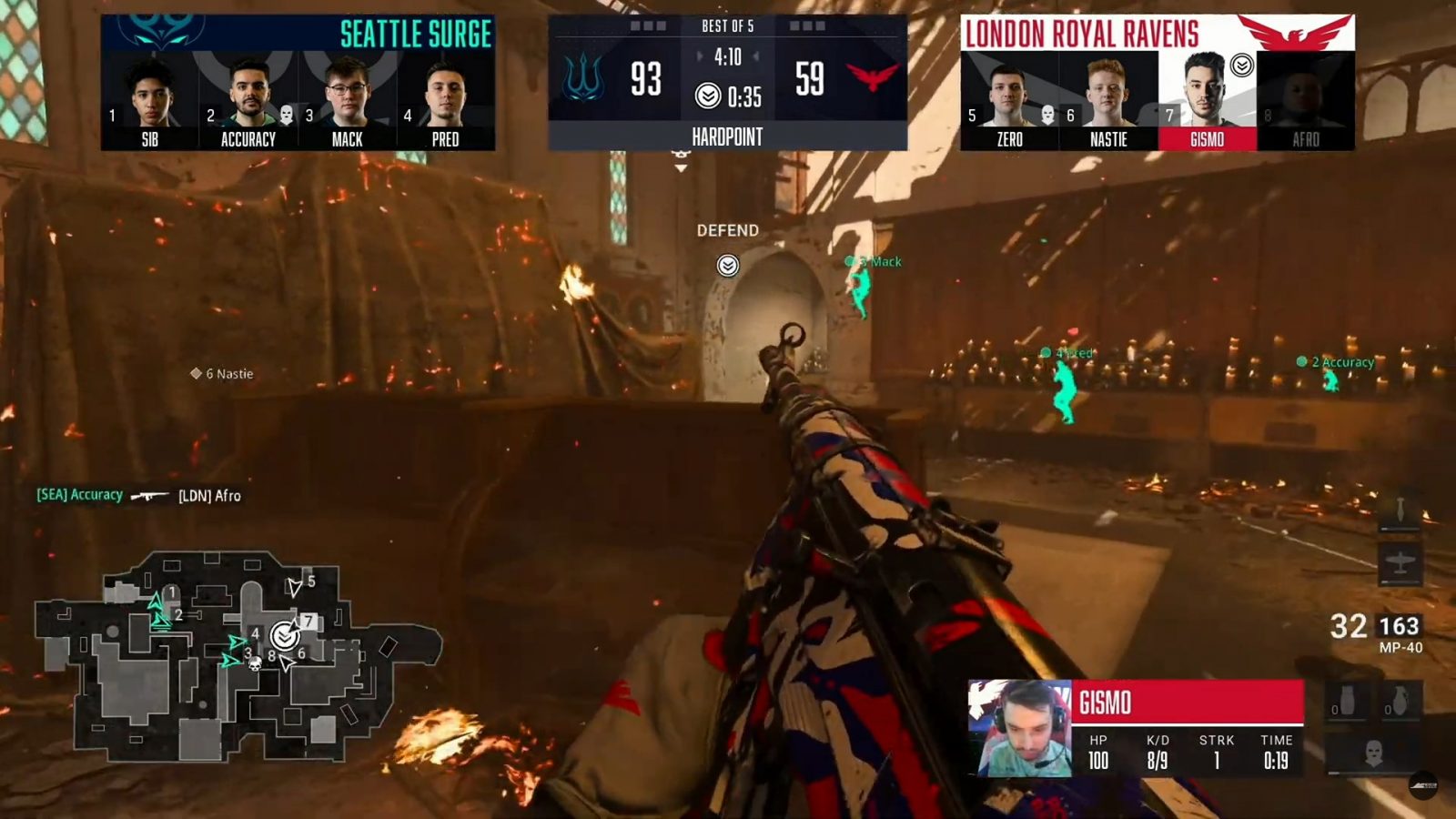This screenshot has width=1456, height=819.
Task: Select the Seattle Surge trident logo
Action: tap(584, 78)
